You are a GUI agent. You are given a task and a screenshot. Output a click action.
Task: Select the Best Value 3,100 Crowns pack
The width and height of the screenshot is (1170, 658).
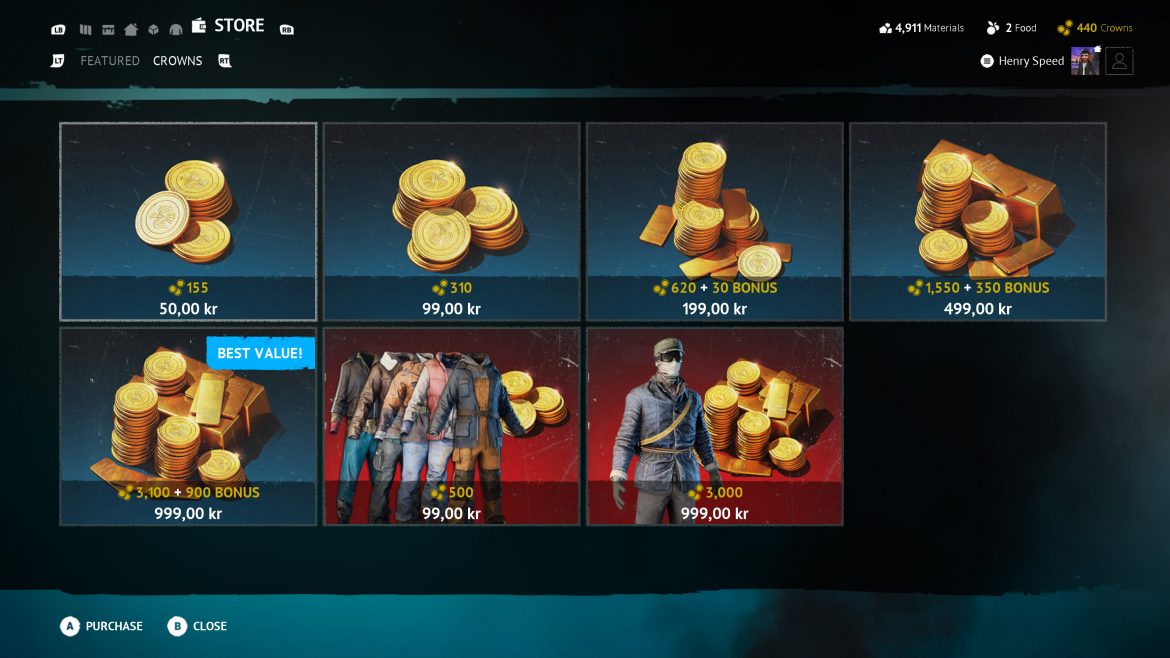click(188, 426)
